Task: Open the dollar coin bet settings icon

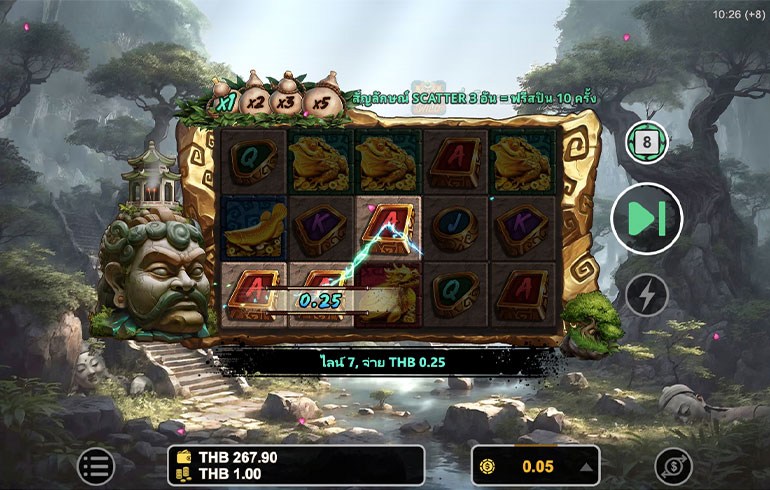Action: pos(673,466)
